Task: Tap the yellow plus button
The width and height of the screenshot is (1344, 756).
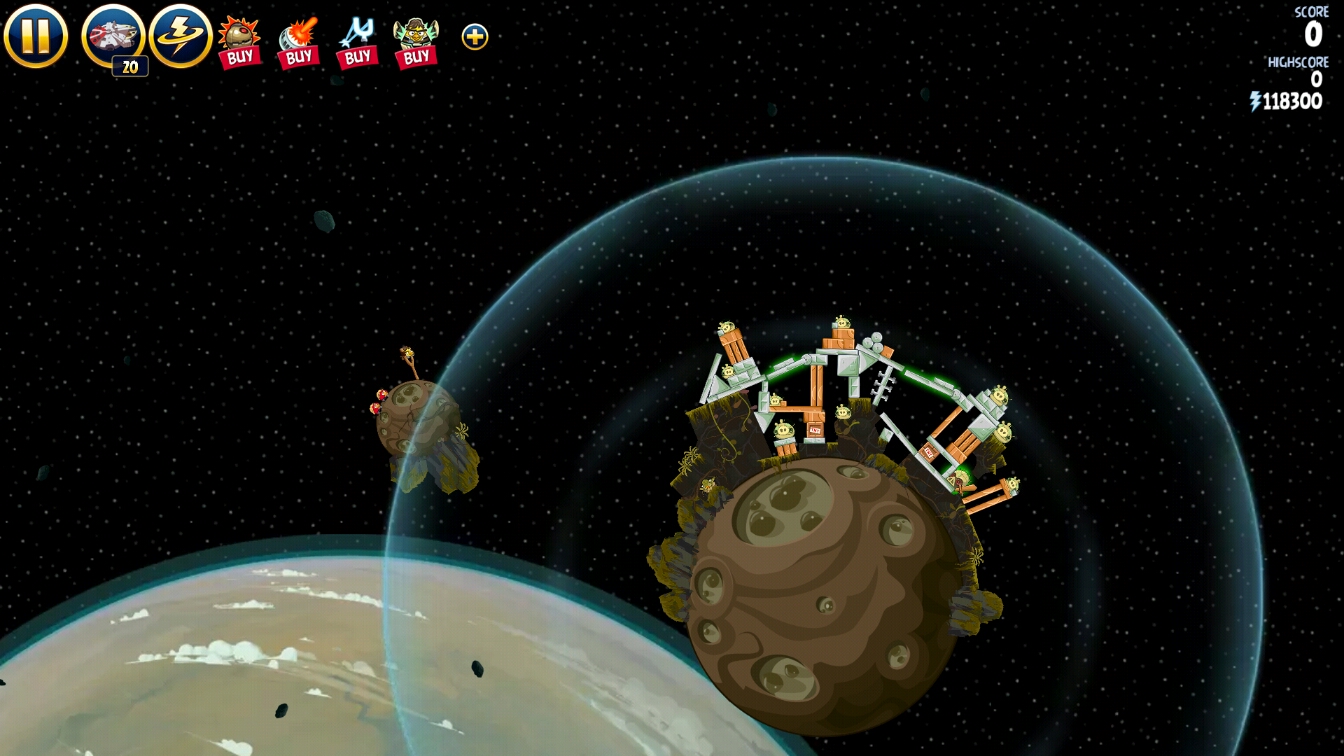Action: (475, 37)
